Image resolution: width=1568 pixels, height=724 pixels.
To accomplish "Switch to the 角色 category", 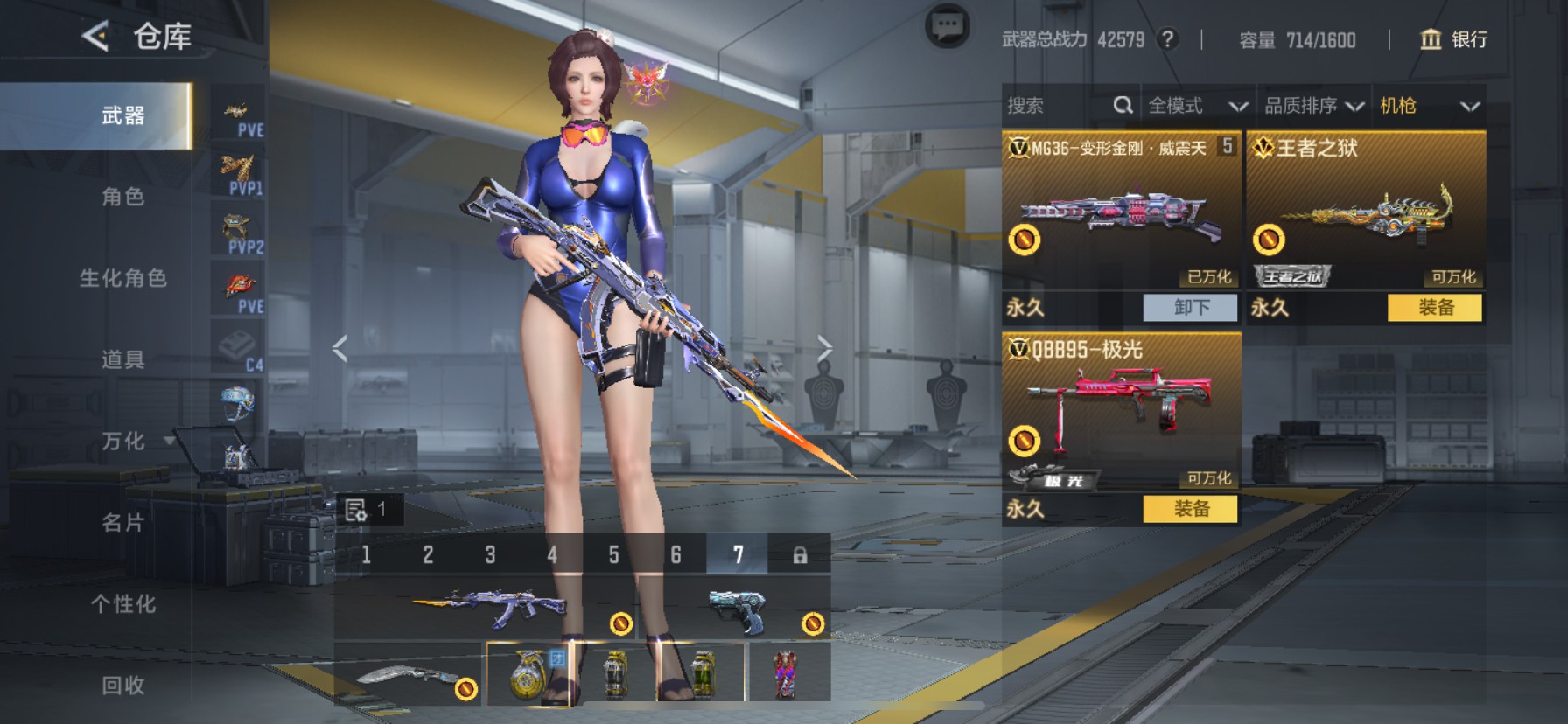I will coord(122,197).
